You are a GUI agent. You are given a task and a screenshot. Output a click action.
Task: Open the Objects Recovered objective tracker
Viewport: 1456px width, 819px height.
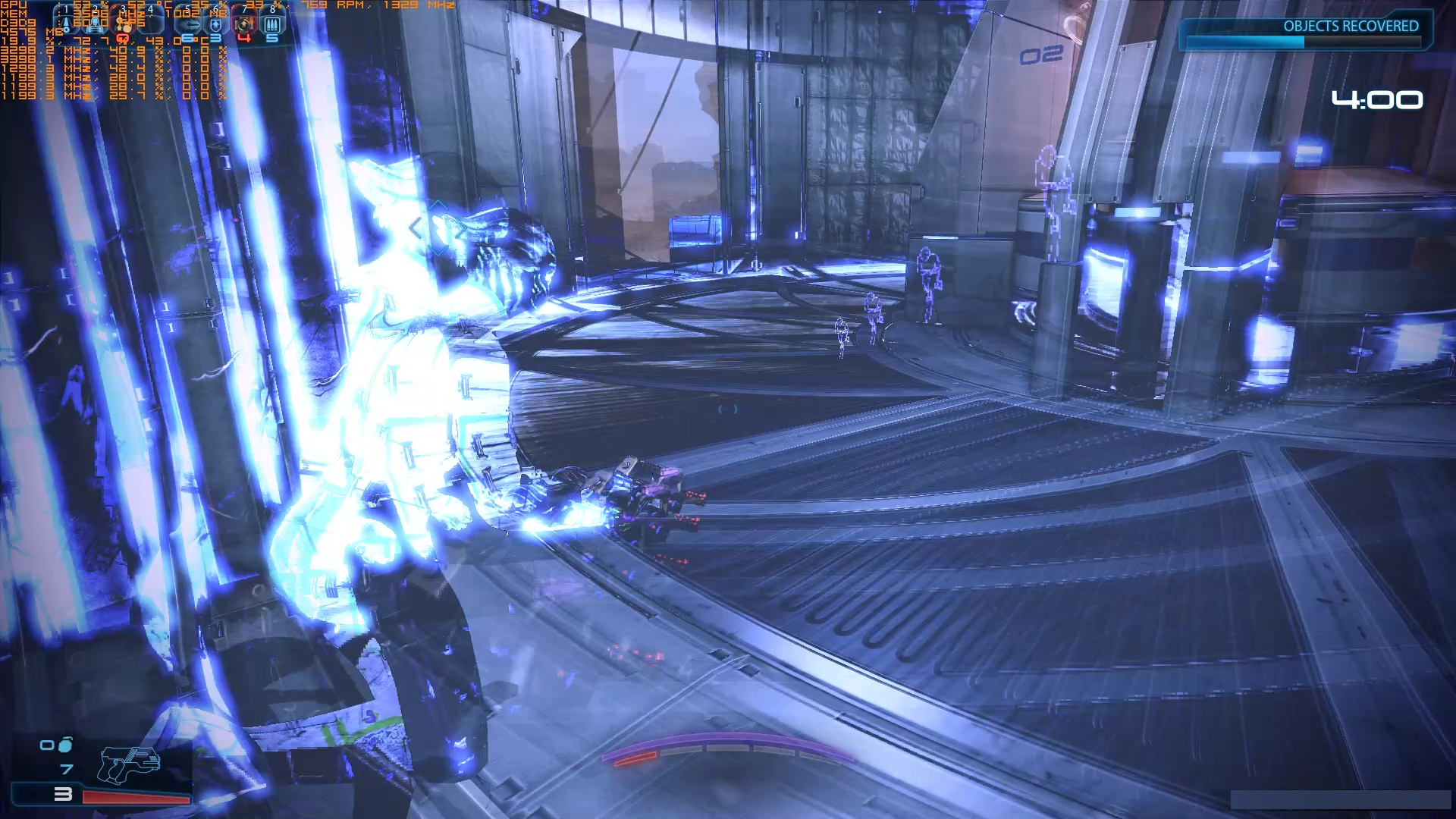(1306, 33)
